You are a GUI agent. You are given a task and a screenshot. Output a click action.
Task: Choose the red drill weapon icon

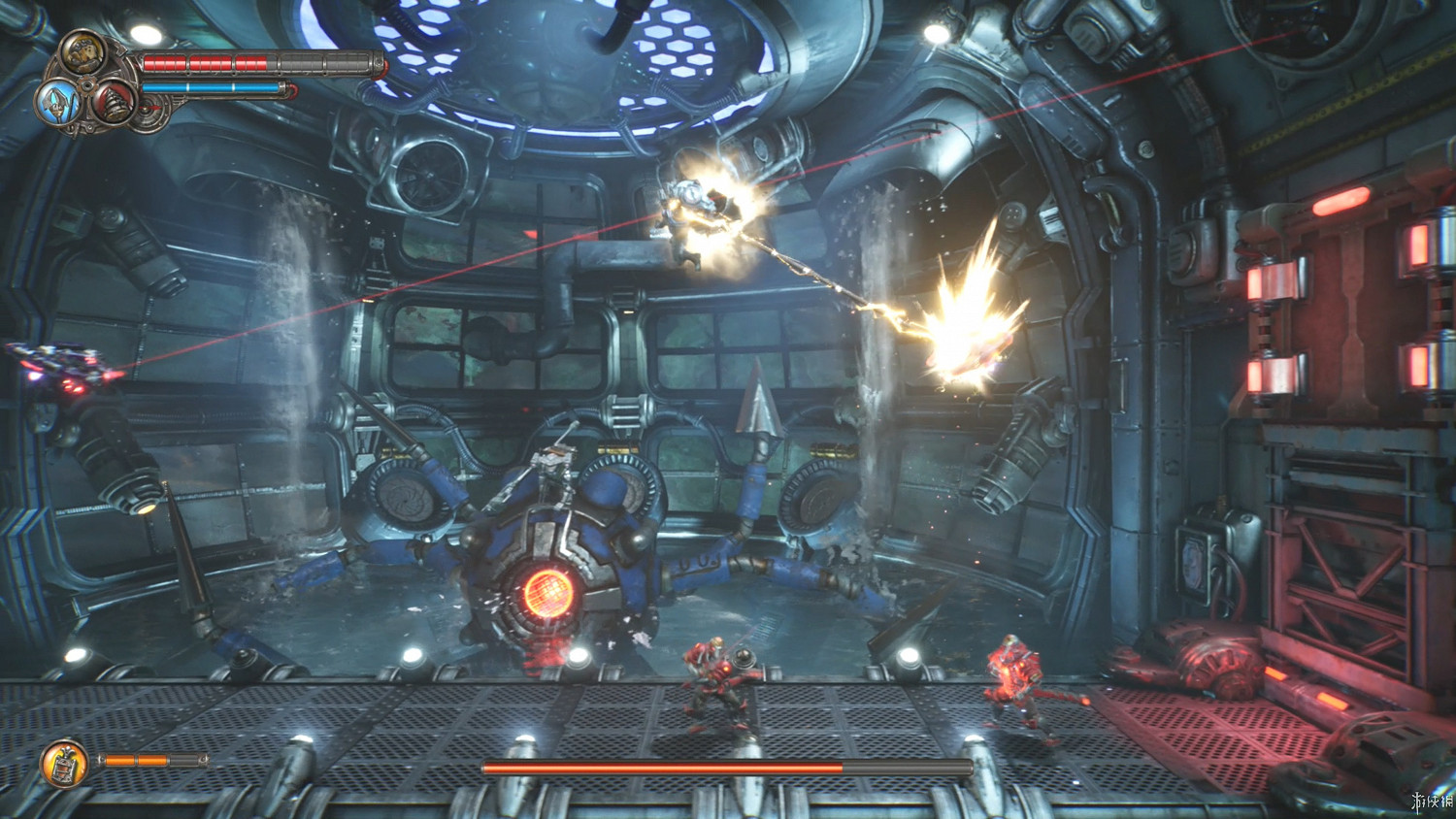coord(113,102)
